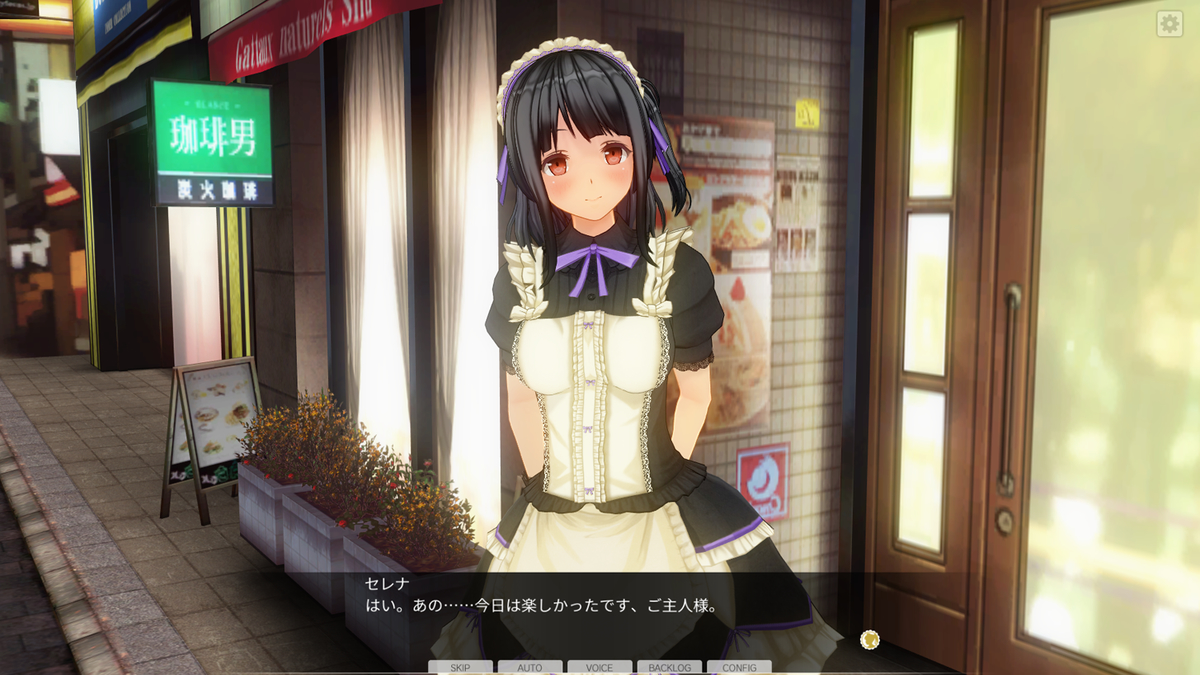
Task: Advance dialogue with the heart continue icon
Action: pyautogui.click(x=870, y=638)
